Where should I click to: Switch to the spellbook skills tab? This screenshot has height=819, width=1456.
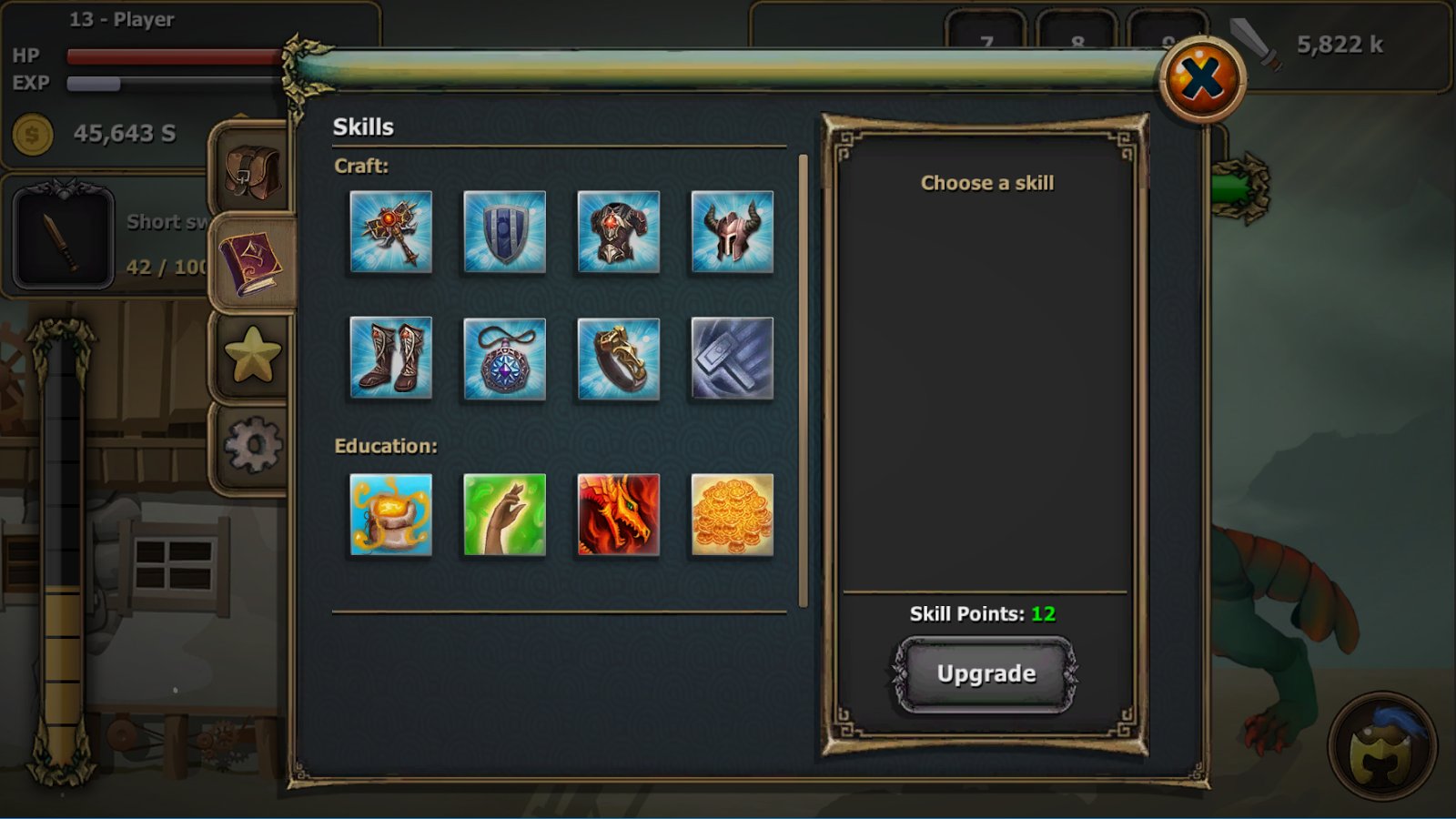(x=252, y=264)
